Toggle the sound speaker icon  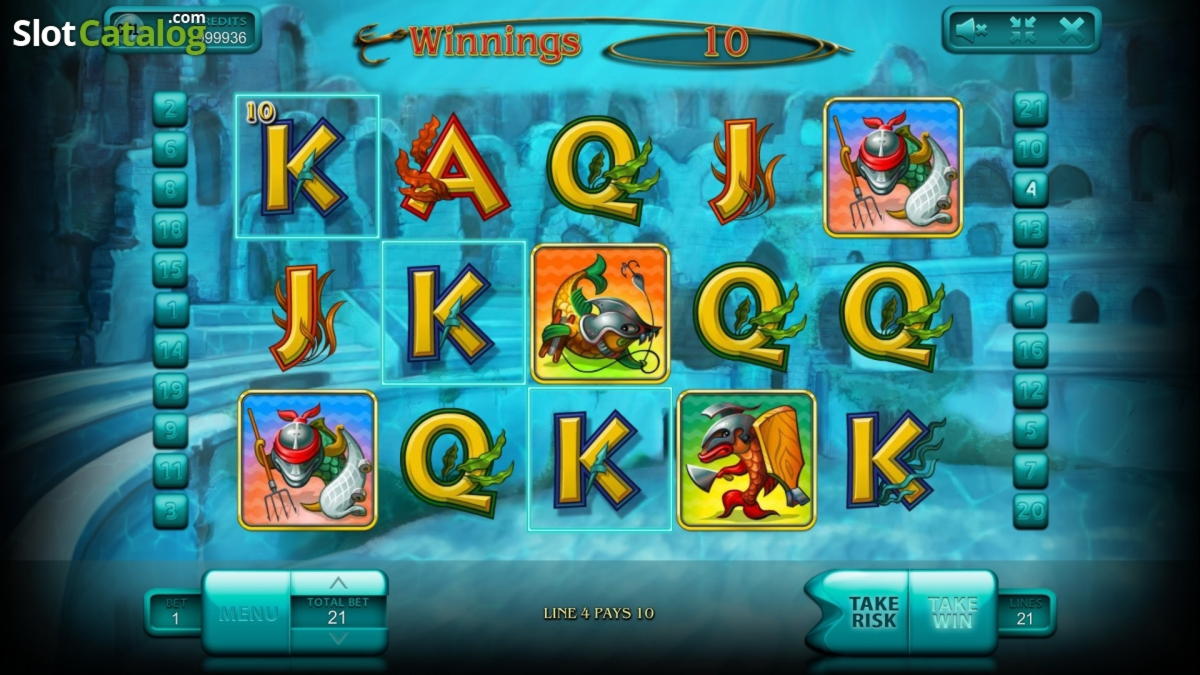pos(970,31)
